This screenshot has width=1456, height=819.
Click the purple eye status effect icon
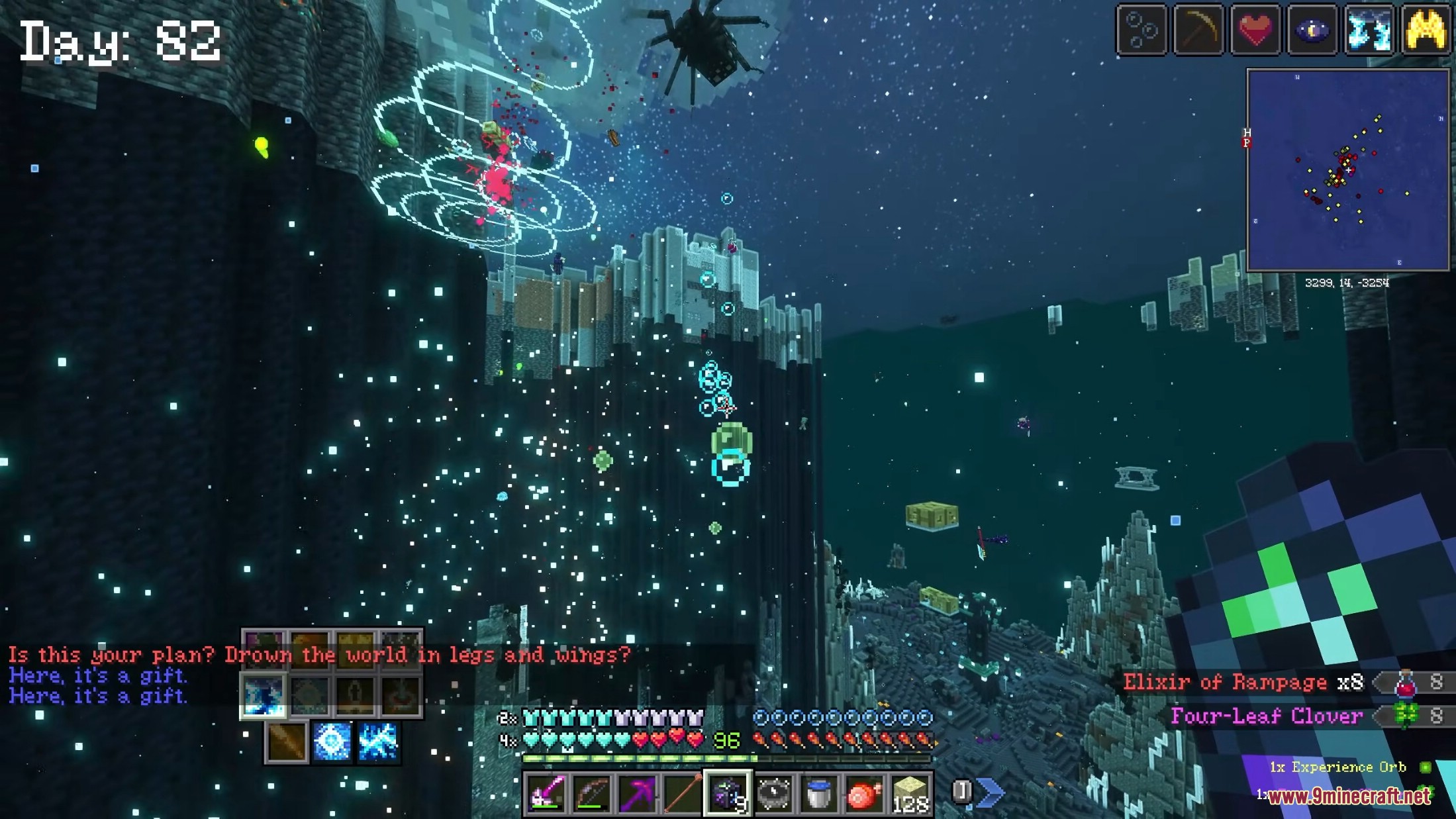[x=1312, y=30]
